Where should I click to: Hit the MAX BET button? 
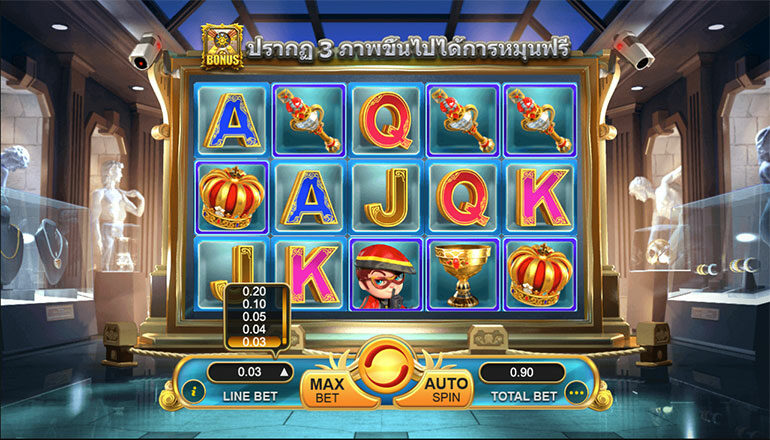[326, 390]
